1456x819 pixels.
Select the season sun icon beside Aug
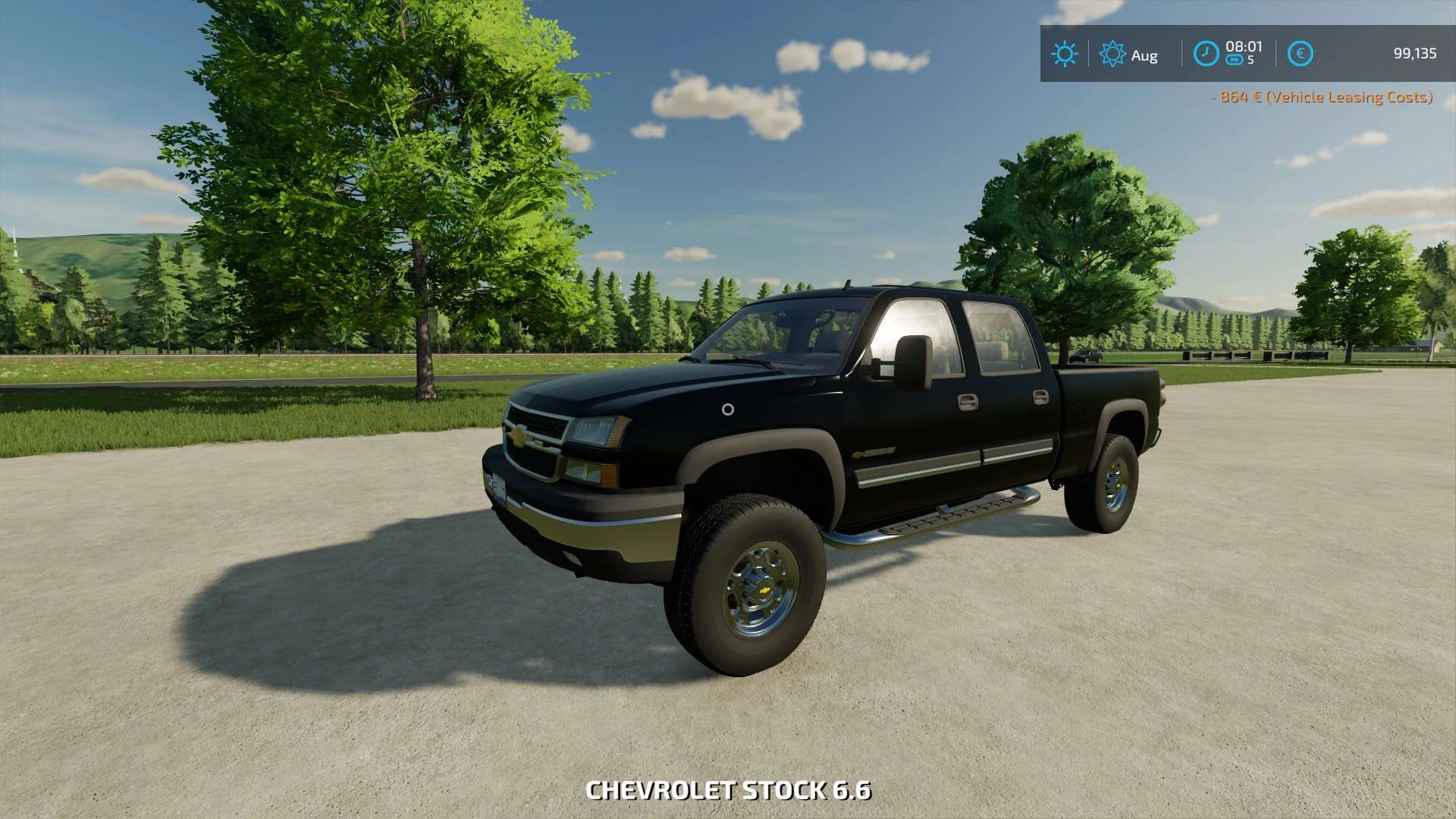point(1112,54)
